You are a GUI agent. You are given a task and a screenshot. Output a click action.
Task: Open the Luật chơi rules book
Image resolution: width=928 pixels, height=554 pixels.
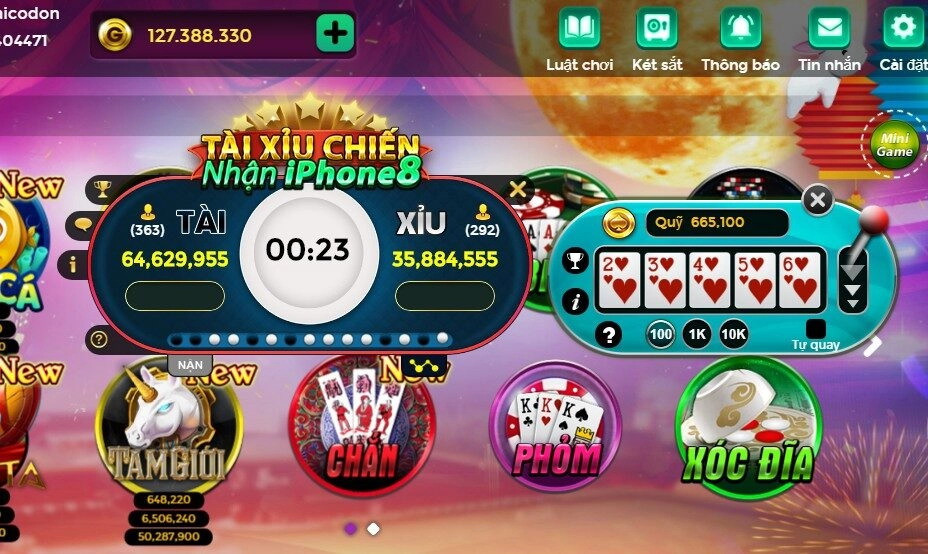[579, 28]
